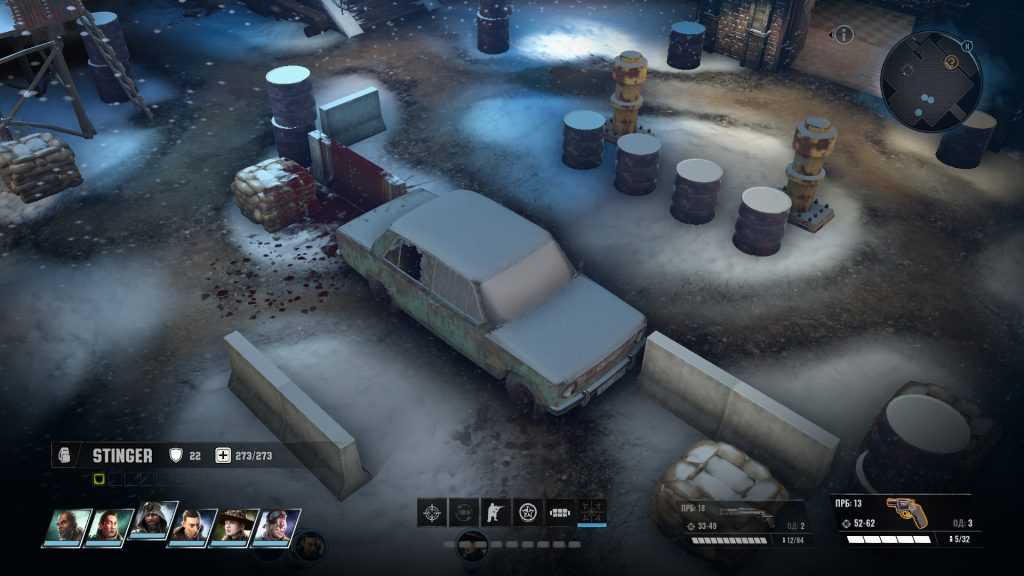Click the info button beside the minimap

(844, 35)
